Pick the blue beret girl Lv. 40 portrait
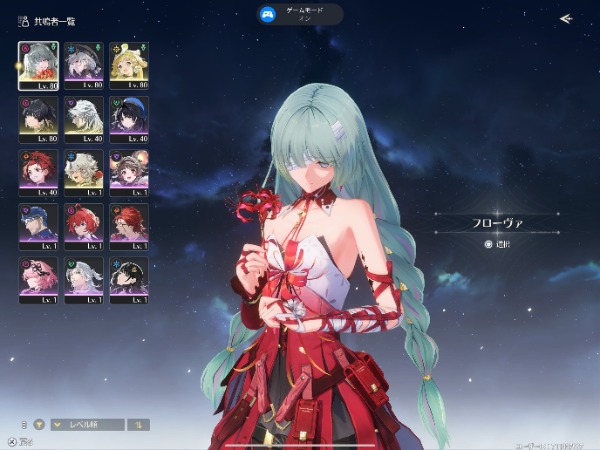The height and width of the screenshot is (450, 600). click(x=128, y=118)
